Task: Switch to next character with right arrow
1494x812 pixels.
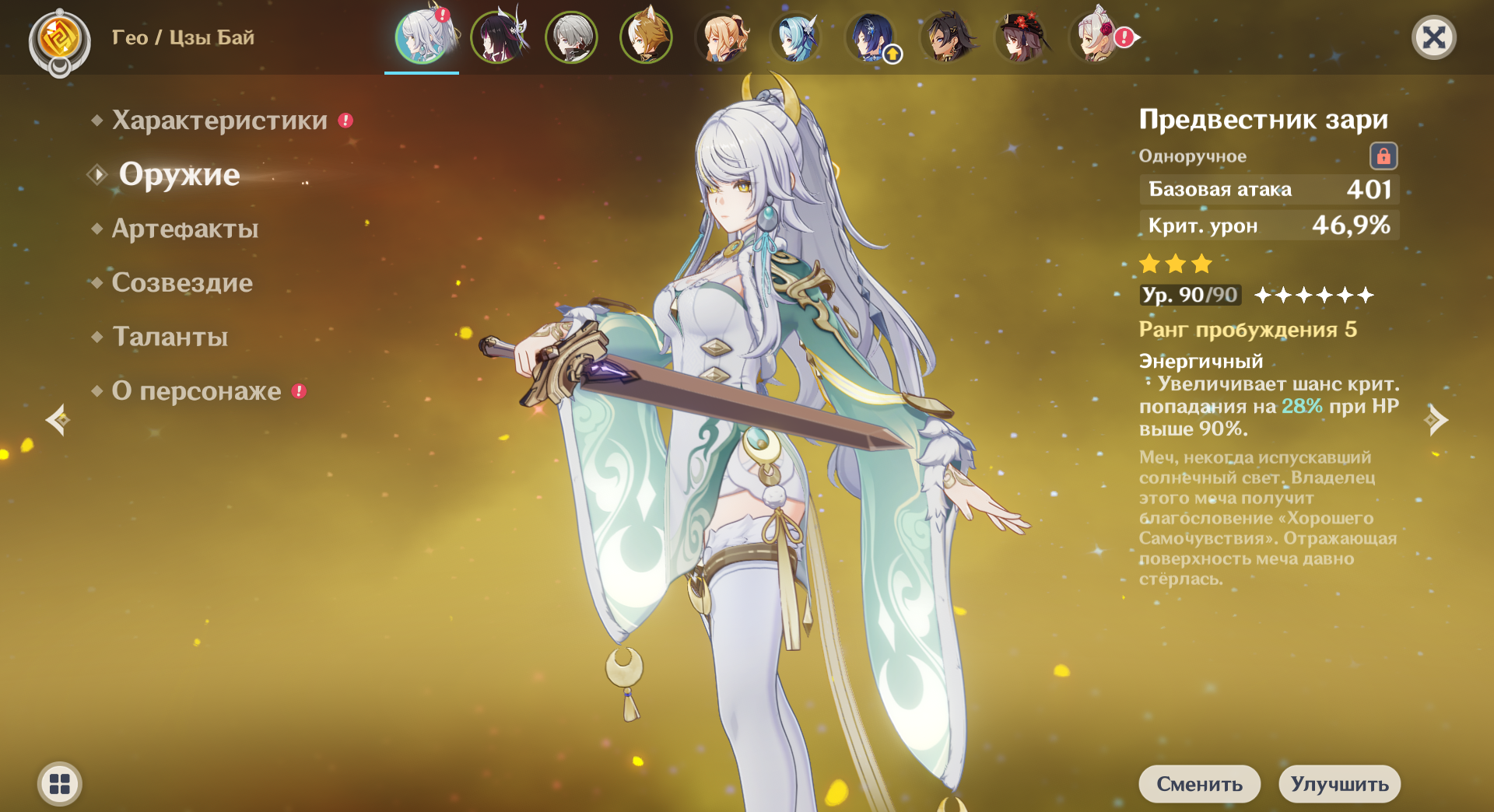Action: click(1436, 420)
